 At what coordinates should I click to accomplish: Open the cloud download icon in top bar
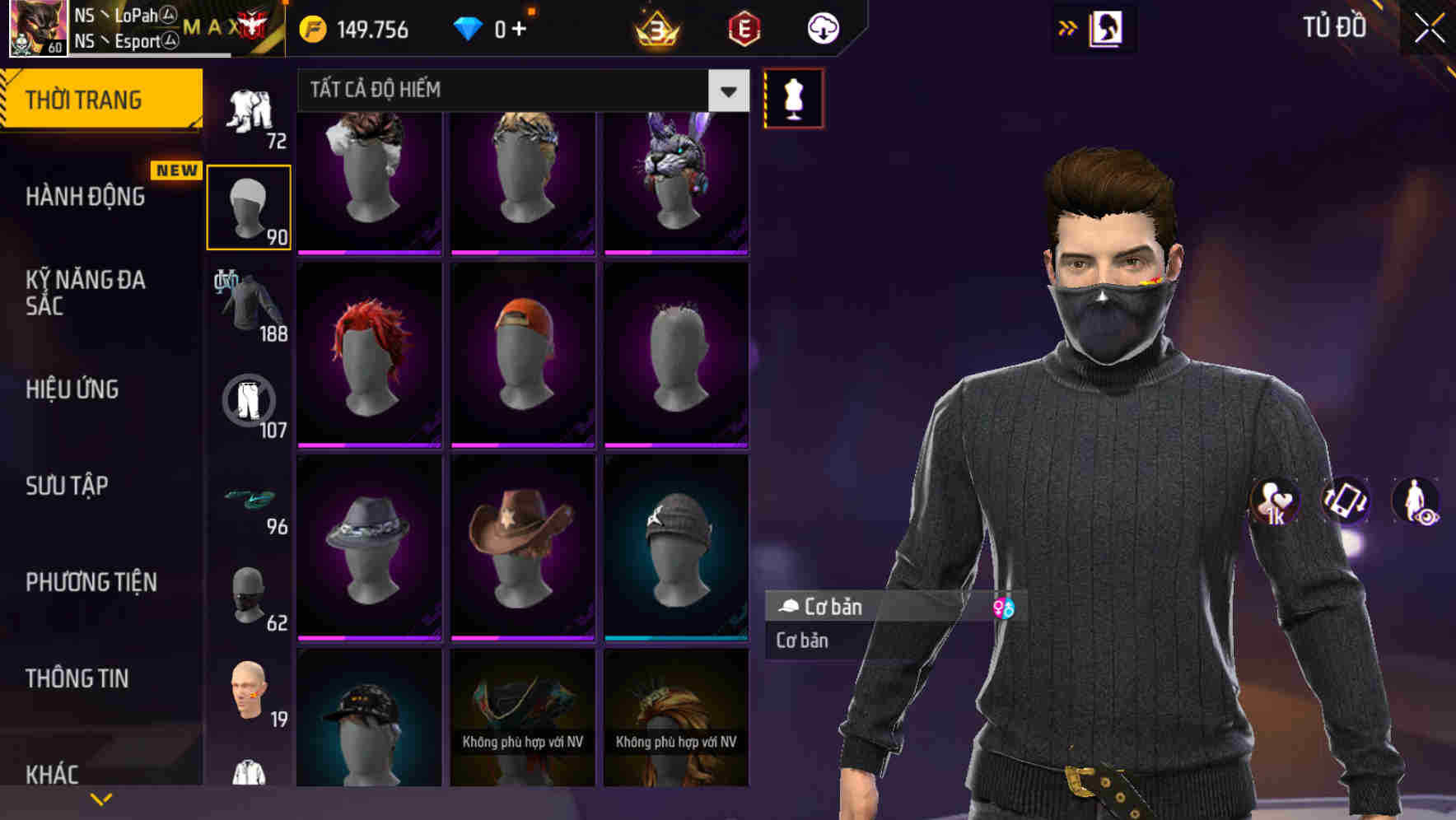[821, 28]
